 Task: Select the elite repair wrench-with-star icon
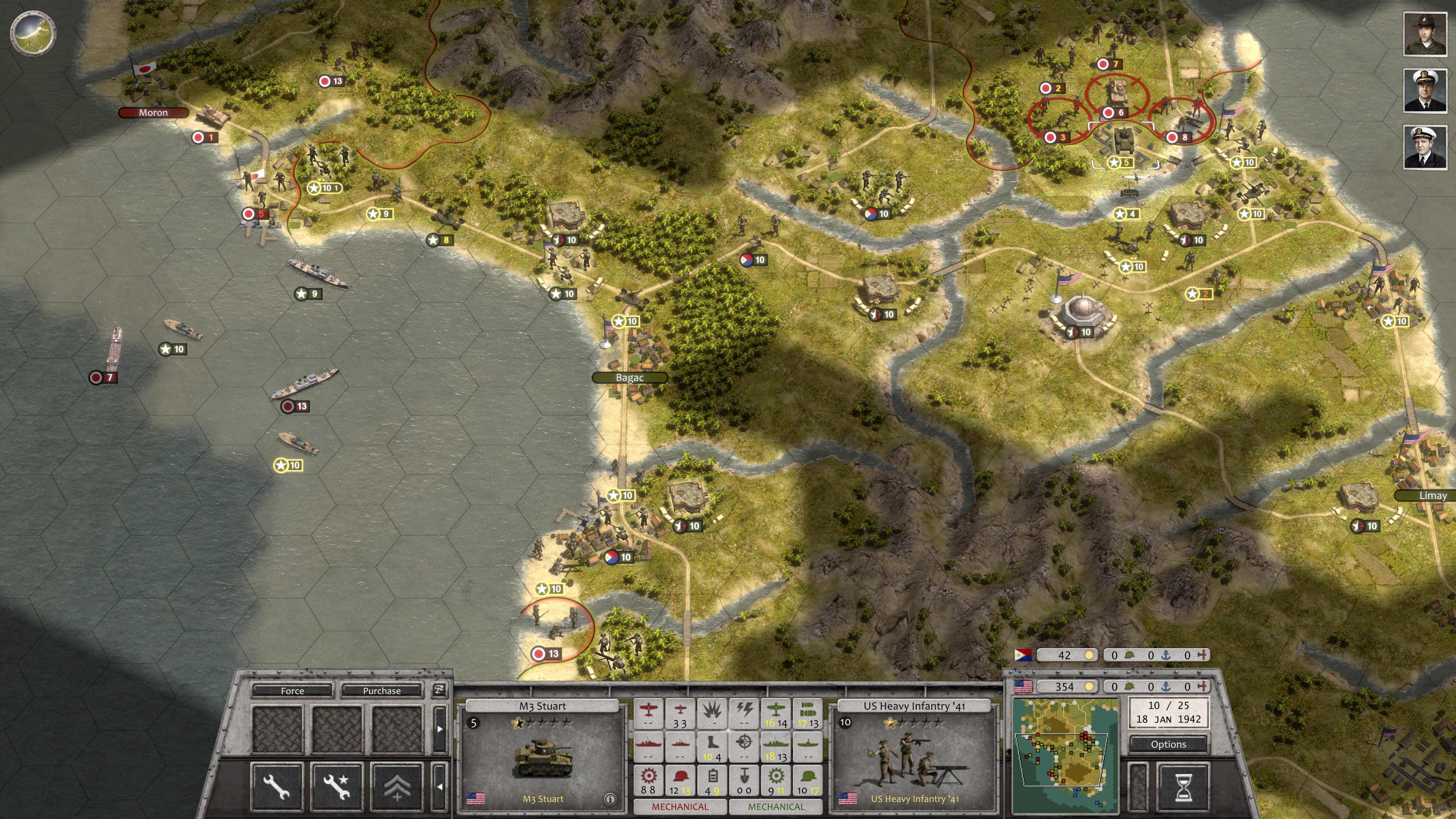tap(337, 787)
